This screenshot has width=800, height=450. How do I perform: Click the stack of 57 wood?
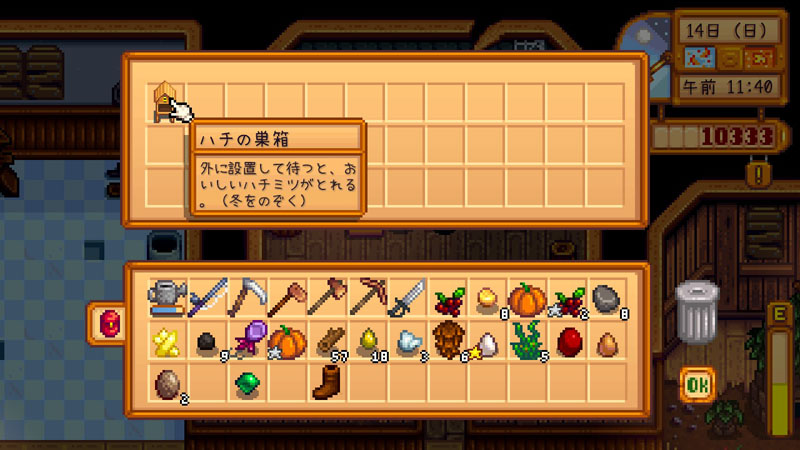(x=326, y=340)
